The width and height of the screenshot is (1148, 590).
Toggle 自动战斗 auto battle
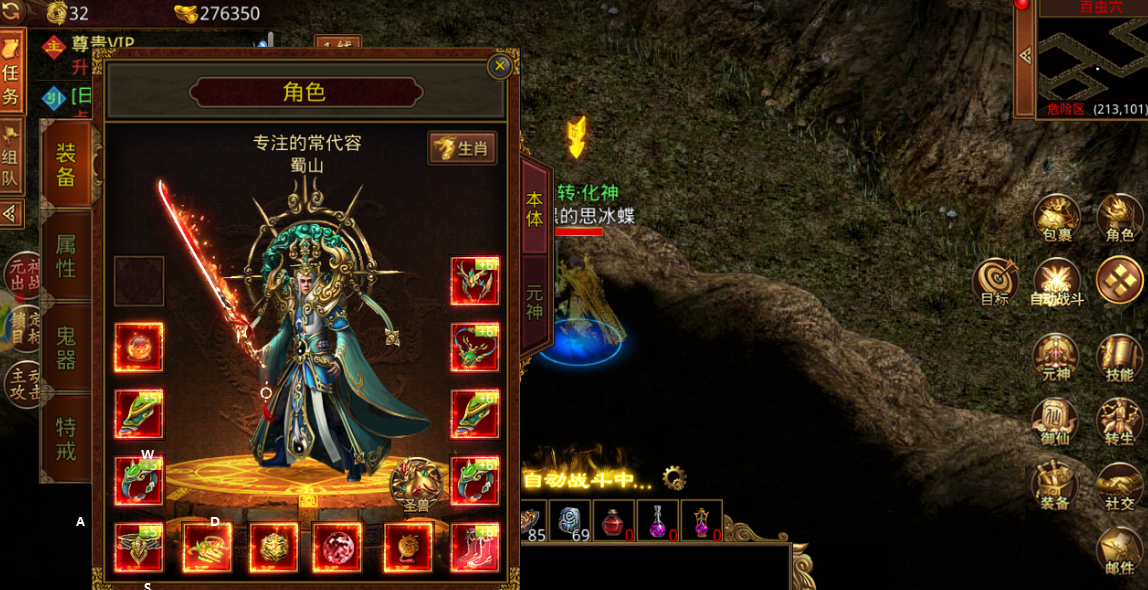(1057, 282)
